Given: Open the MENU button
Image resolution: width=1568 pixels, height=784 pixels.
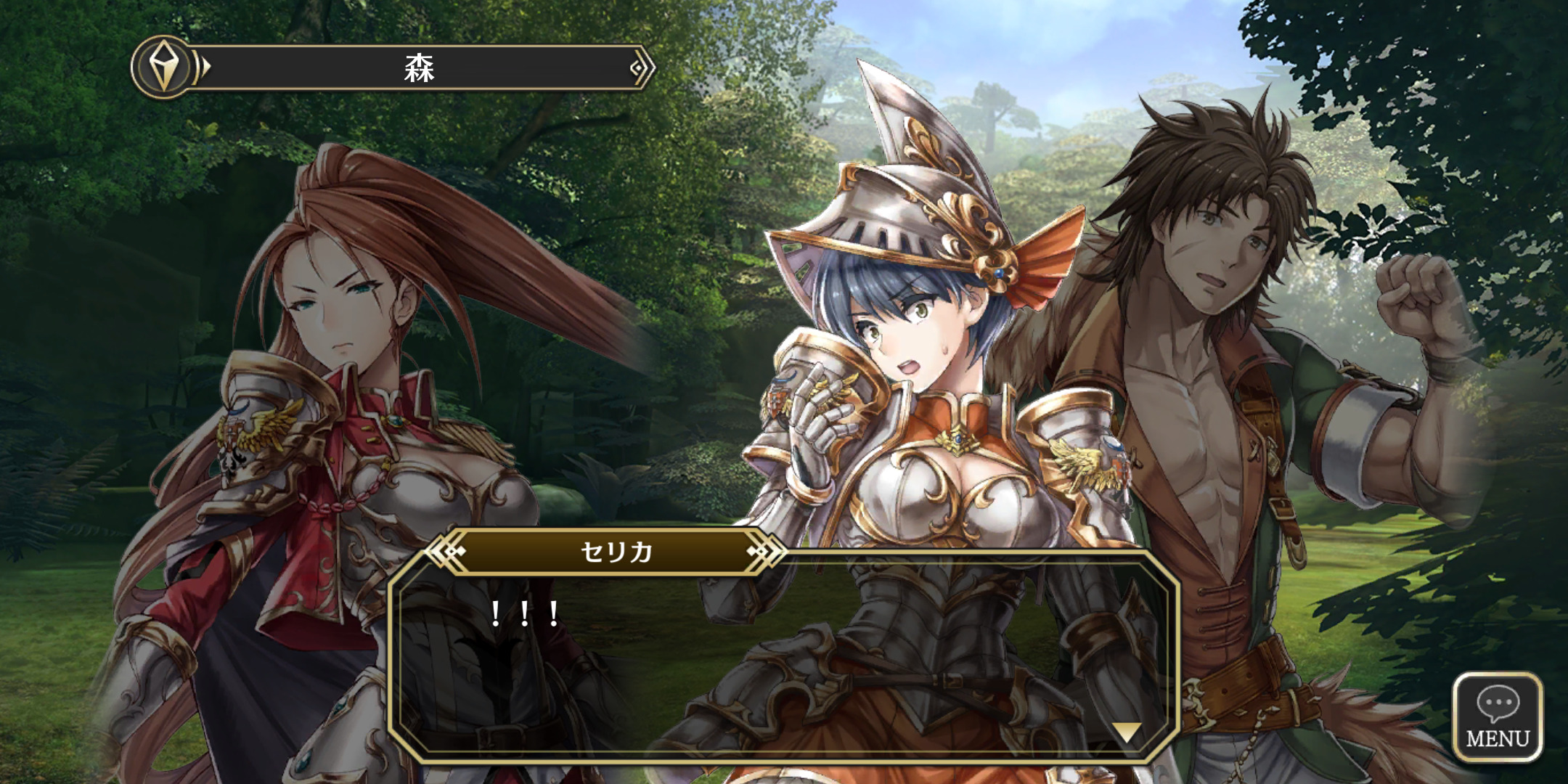Looking at the screenshot, I should (1498, 716).
